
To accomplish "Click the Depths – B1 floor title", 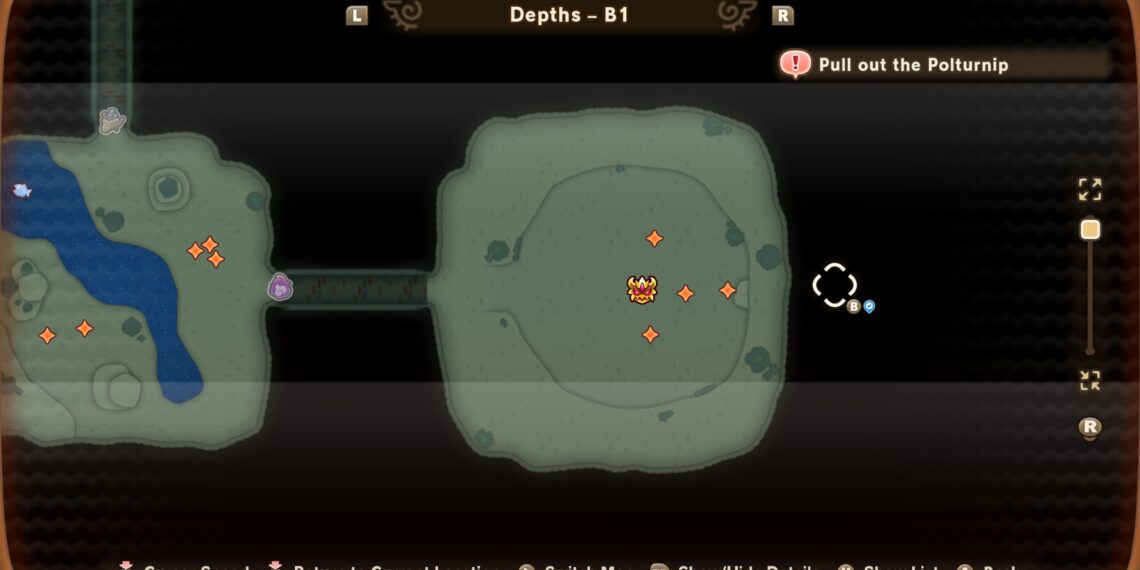I will [x=569, y=15].
